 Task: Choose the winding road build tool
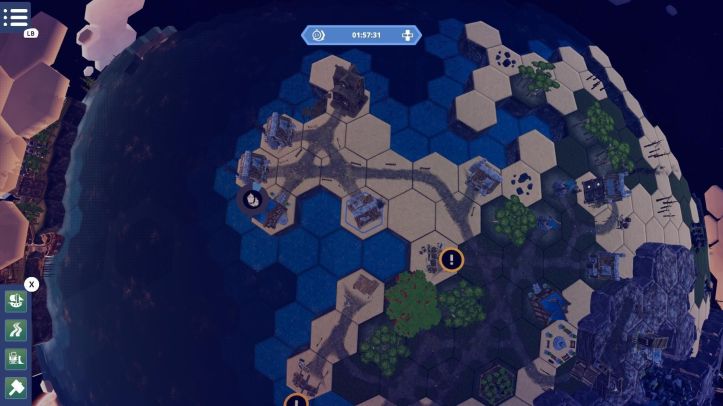point(16,330)
